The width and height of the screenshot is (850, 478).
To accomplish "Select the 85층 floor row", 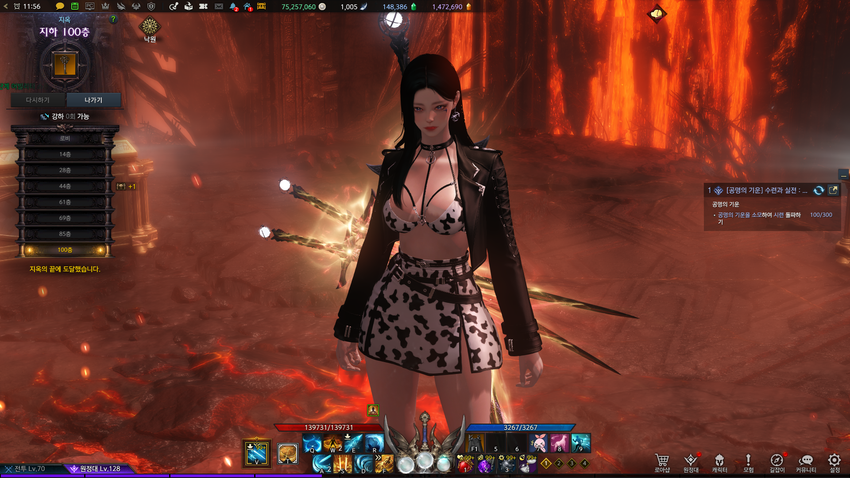I will 64,234.
